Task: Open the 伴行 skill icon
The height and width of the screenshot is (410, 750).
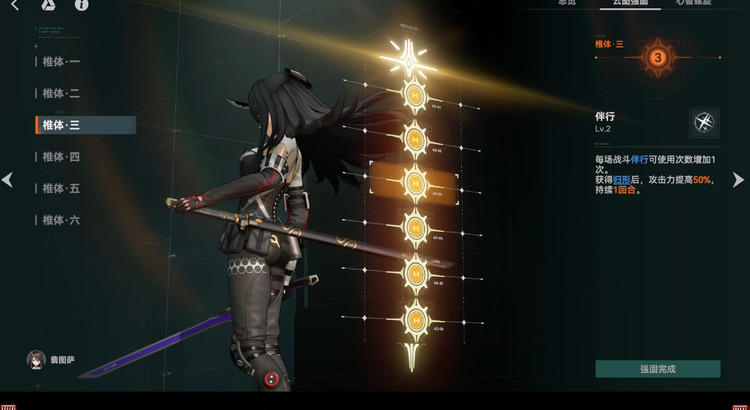Action: click(x=704, y=123)
